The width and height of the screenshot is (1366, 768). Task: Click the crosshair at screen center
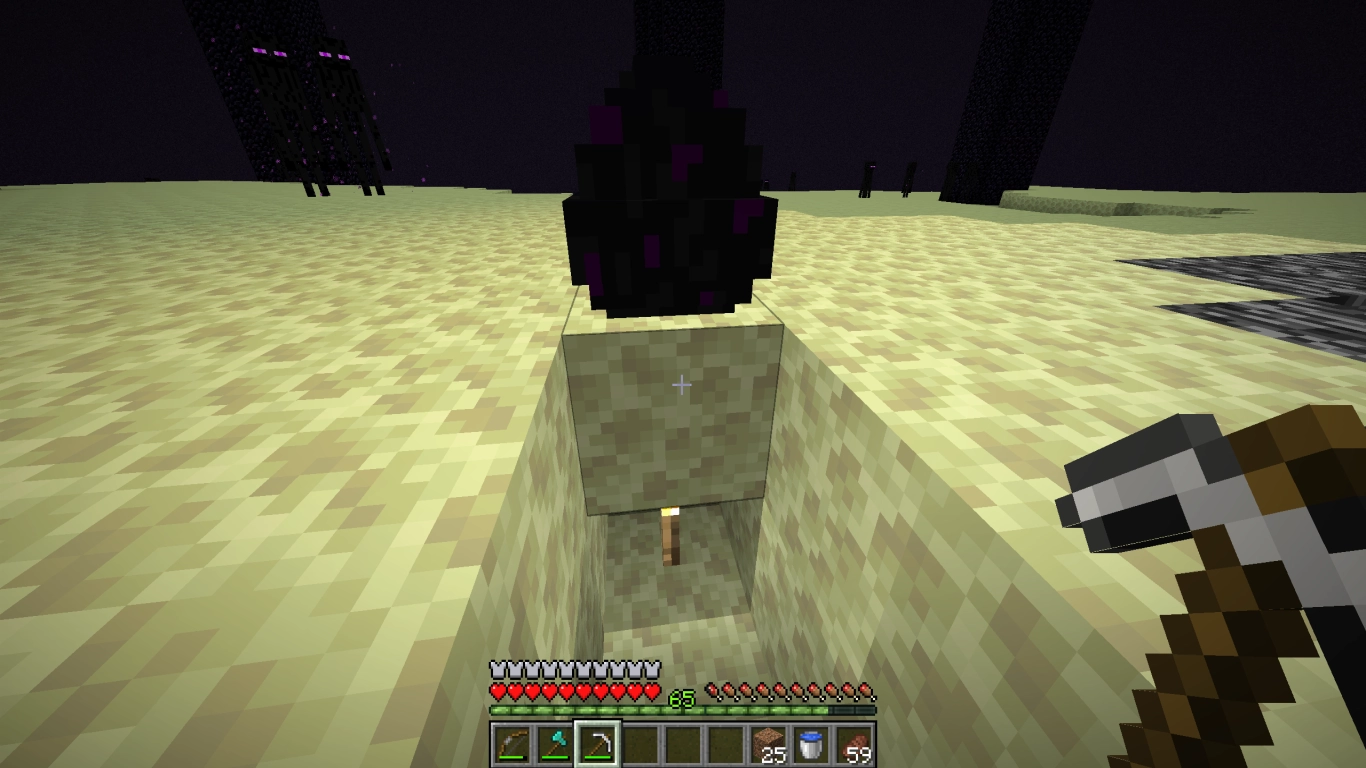coord(681,384)
